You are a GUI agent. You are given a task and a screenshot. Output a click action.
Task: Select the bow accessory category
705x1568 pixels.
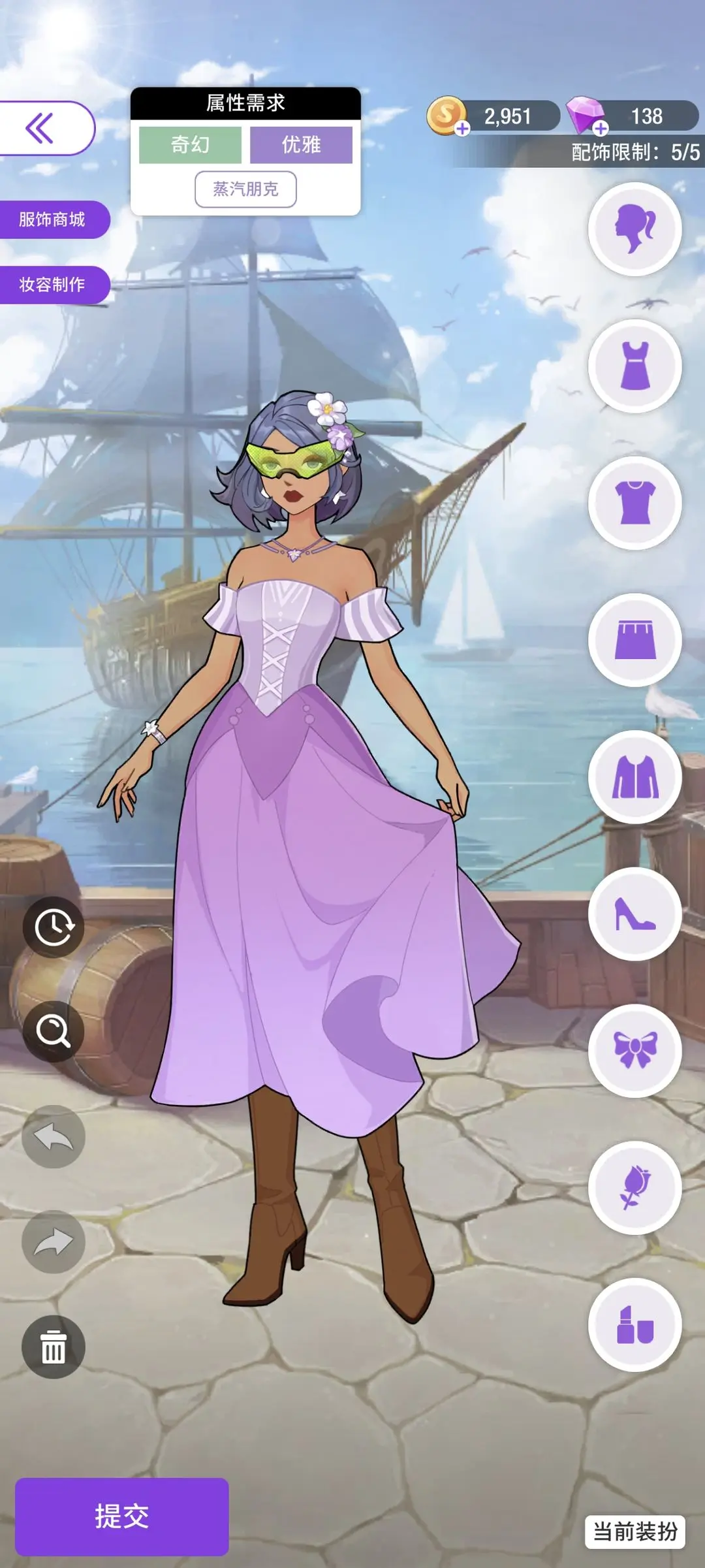[x=634, y=1051]
